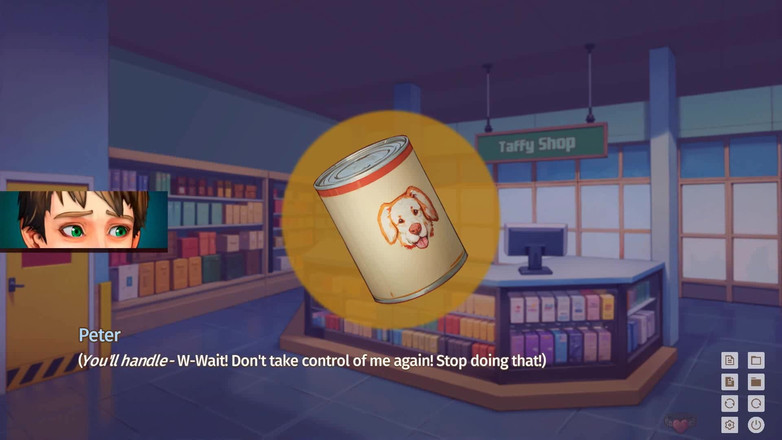The image size is (782, 440).
Task: Click the filled document icon with plus
Action: click(730, 382)
